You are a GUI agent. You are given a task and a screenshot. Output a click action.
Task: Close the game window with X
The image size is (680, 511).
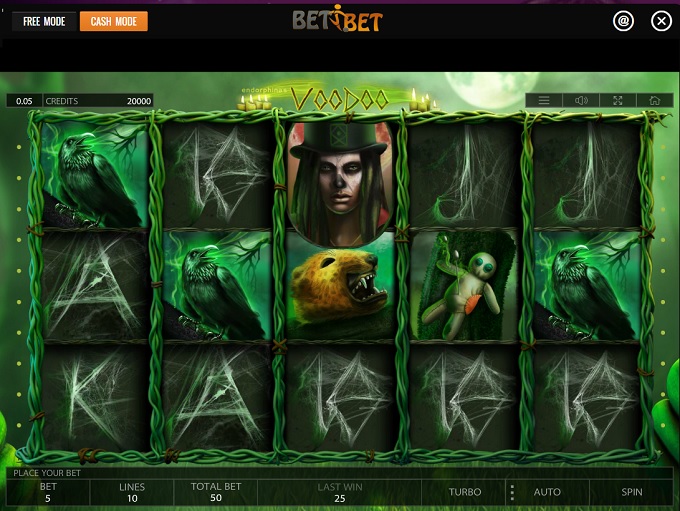(x=660, y=21)
